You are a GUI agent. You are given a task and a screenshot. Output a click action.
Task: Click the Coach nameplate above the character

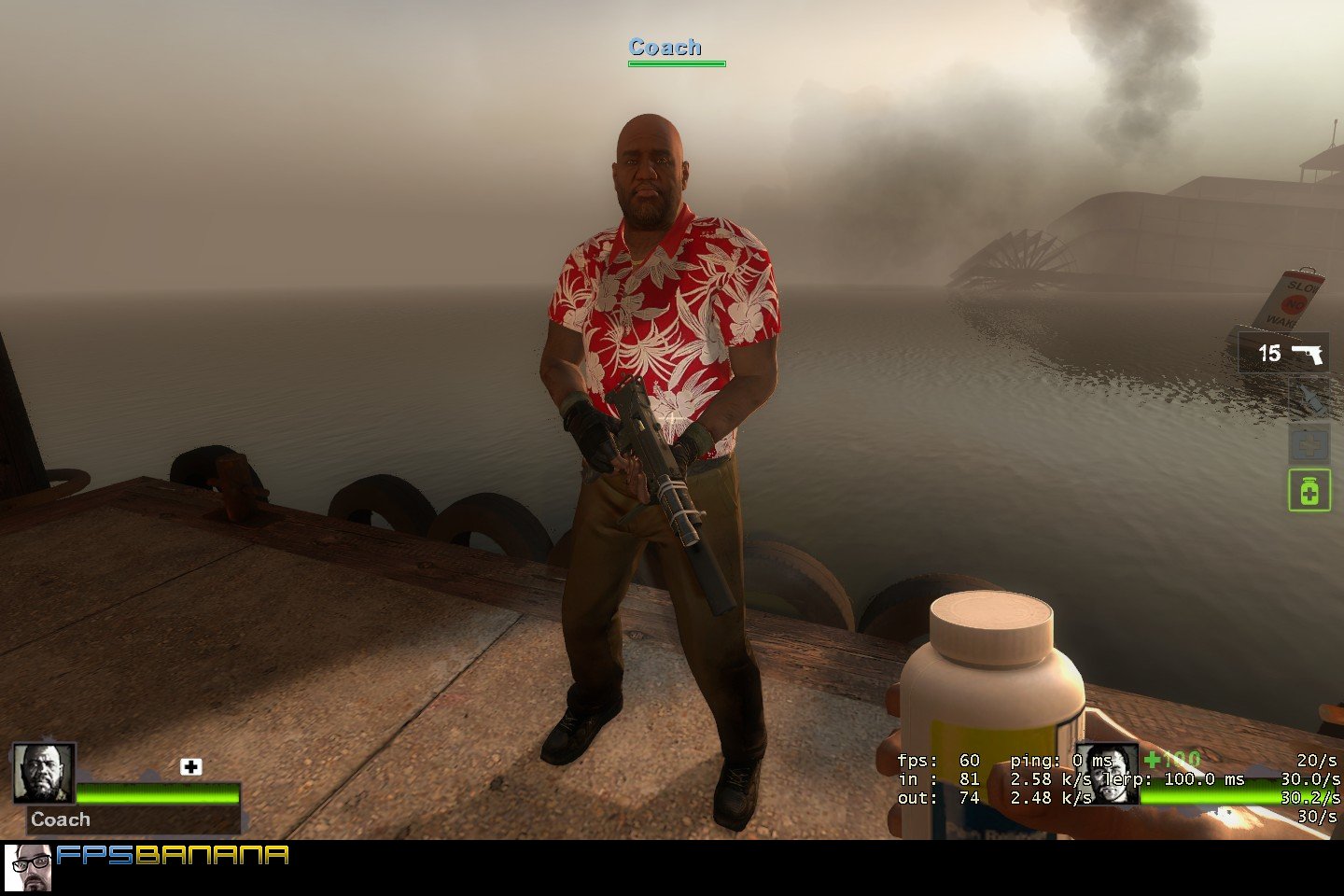tap(665, 47)
